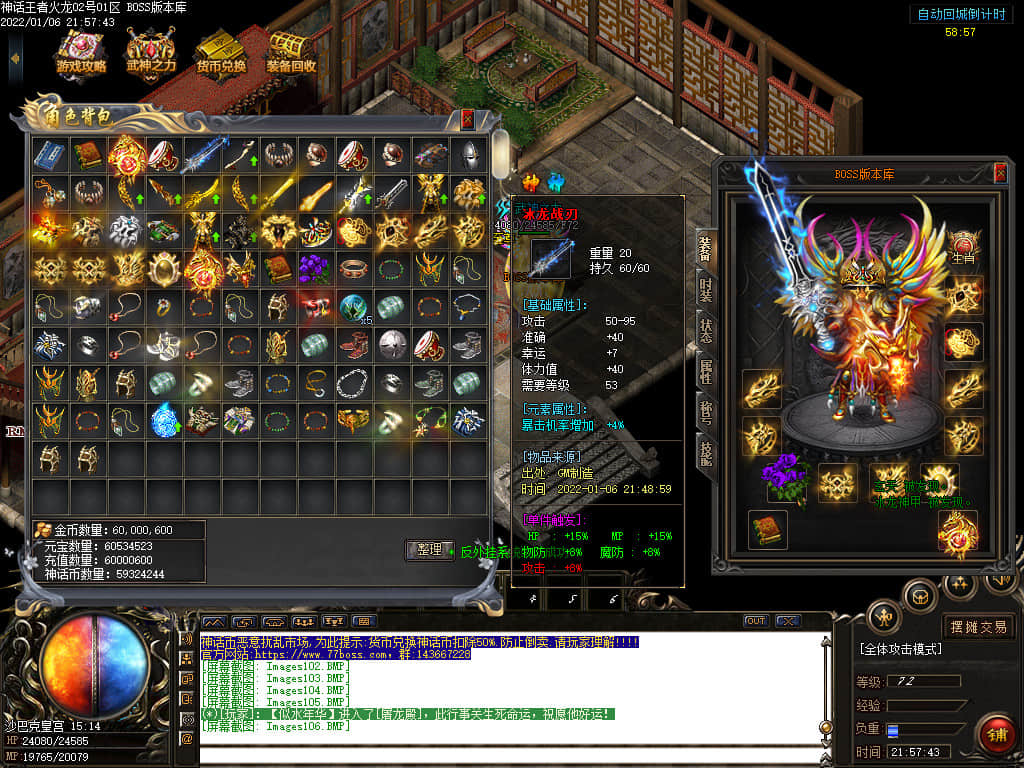
Task: Open the 生肖 zodiac slot
Action: tap(963, 248)
